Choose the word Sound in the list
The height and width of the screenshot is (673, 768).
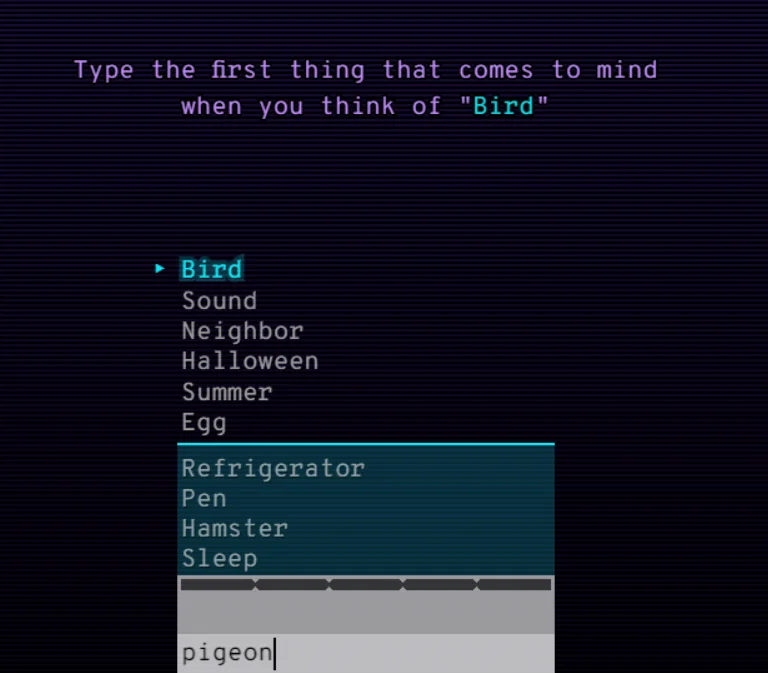click(219, 300)
